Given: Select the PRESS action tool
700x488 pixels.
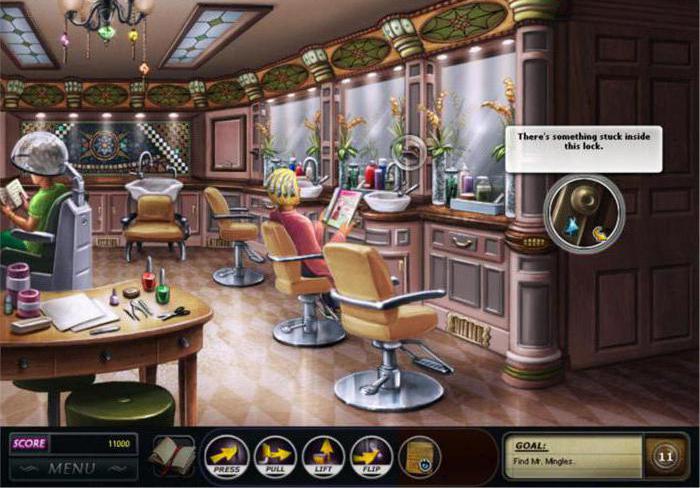Looking at the screenshot, I should (227, 456).
